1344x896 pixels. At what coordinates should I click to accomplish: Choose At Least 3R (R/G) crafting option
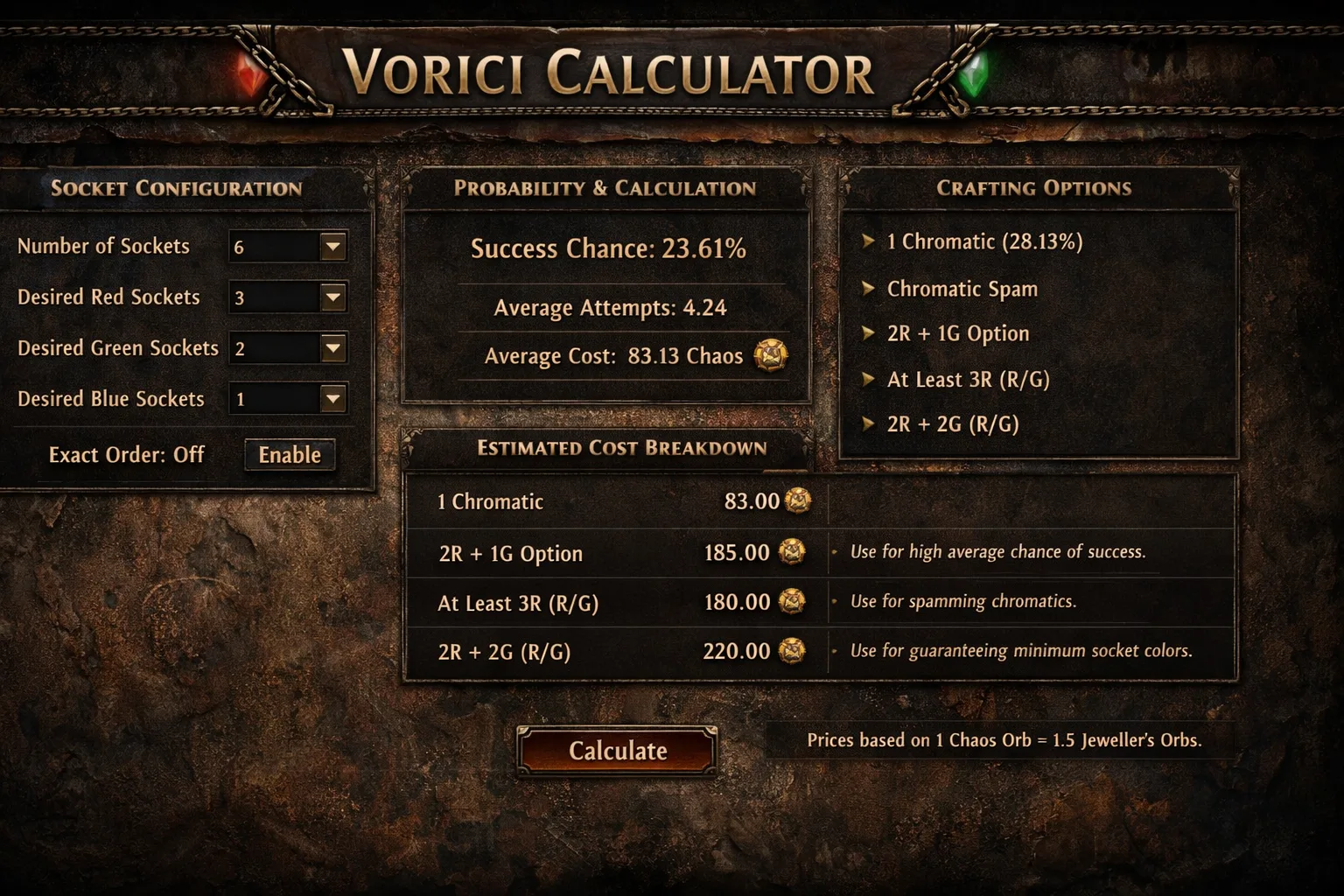point(968,379)
